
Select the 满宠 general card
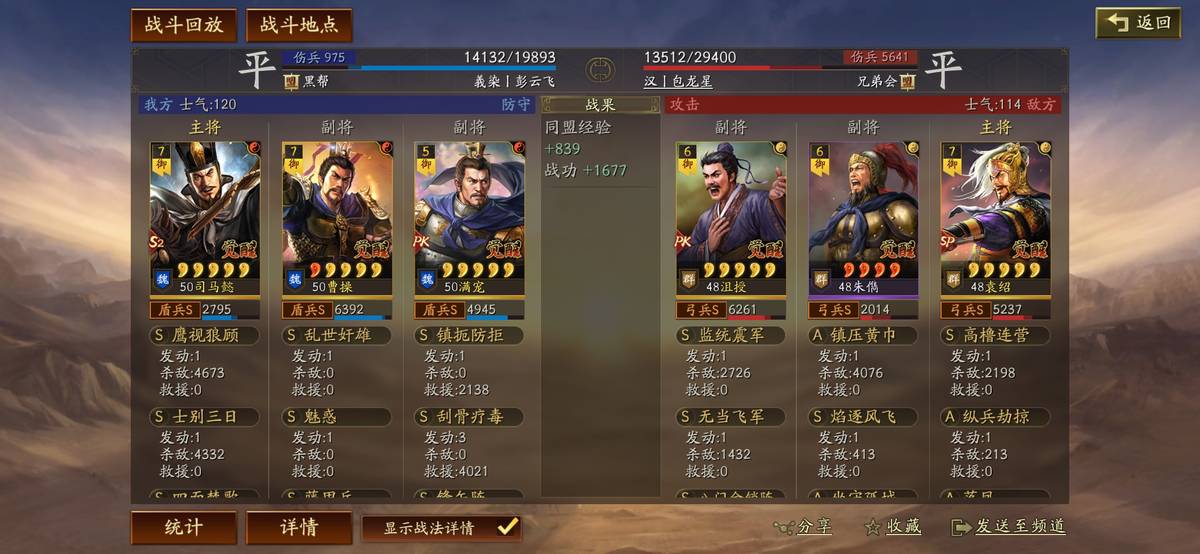[469, 217]
